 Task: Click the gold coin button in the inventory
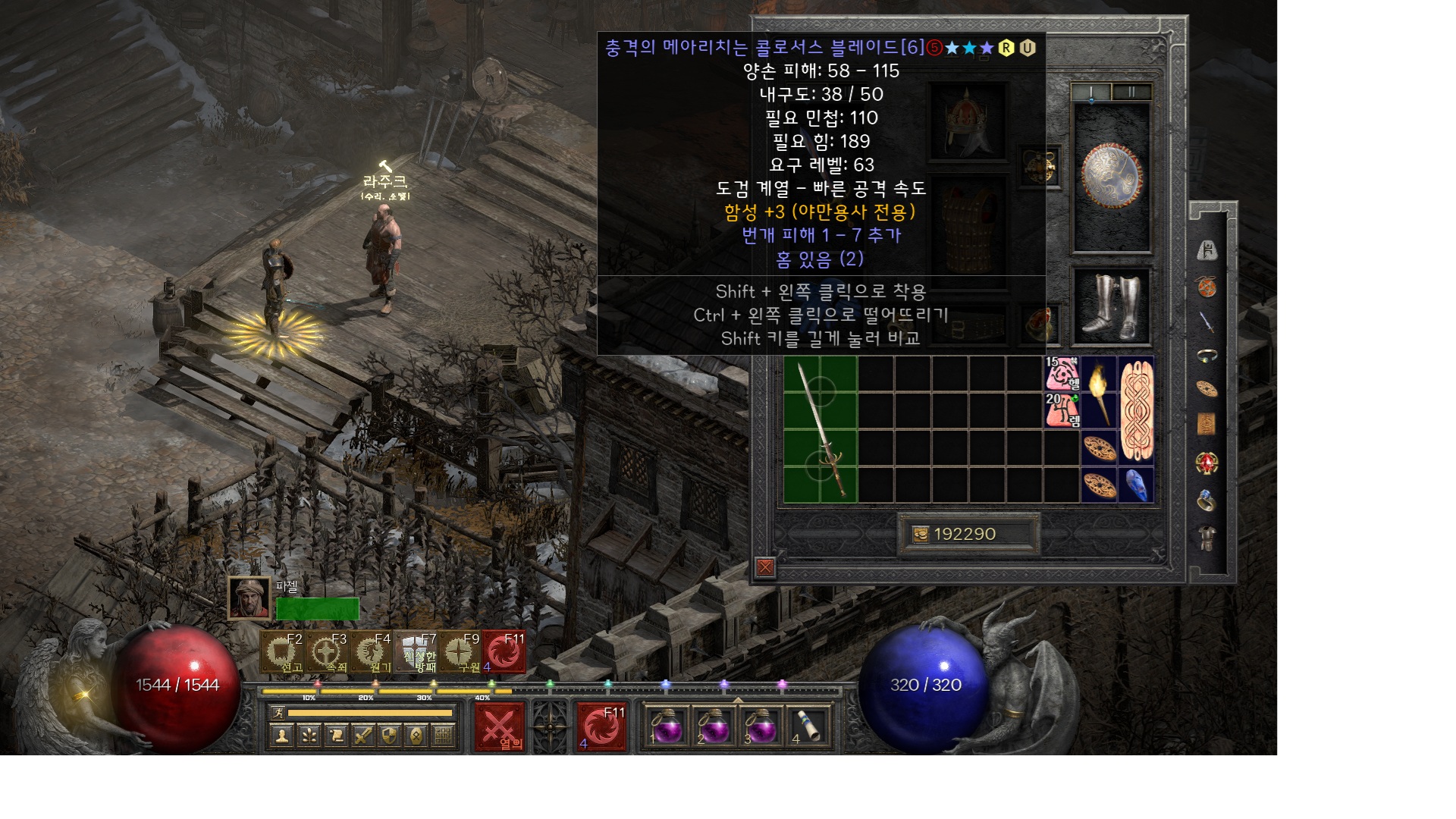[921, 535]
